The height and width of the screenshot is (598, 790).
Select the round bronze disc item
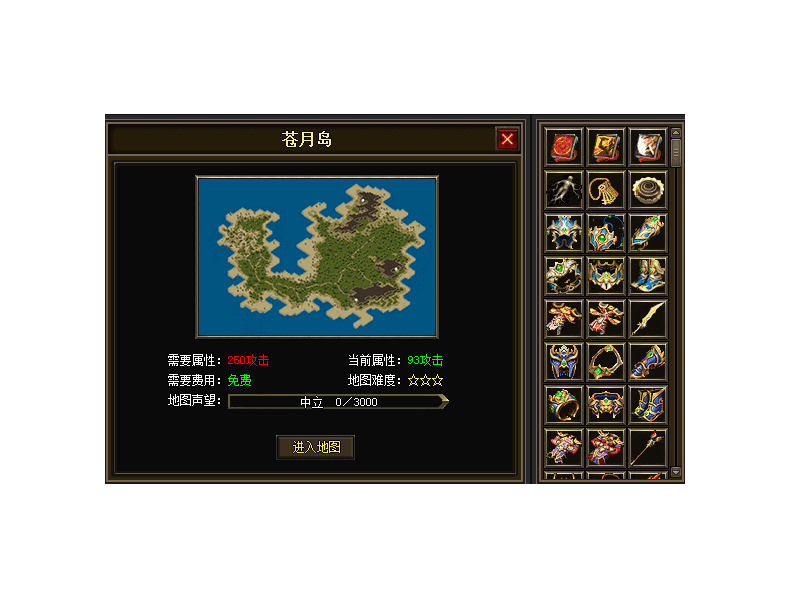(648, 190)
